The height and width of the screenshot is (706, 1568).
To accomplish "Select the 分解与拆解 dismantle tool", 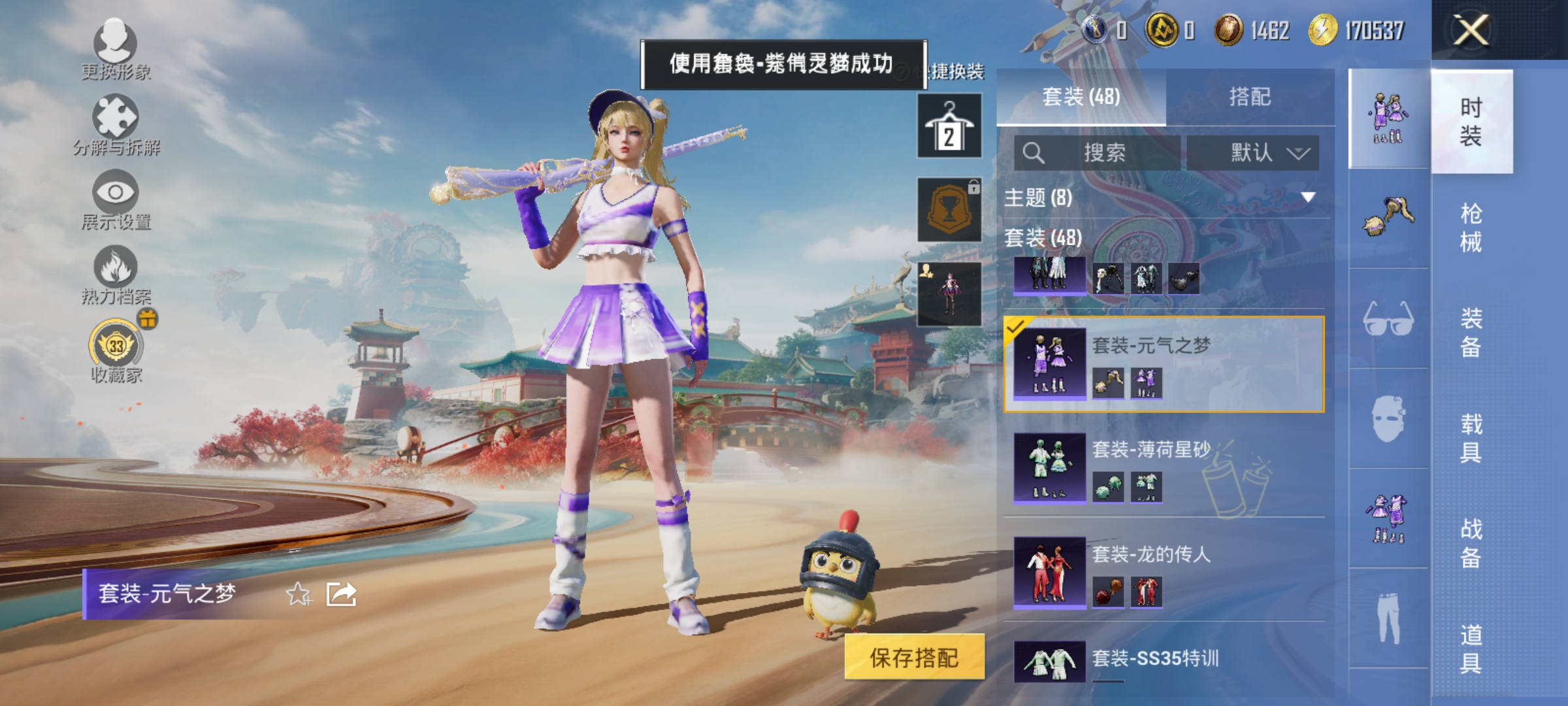I will [114, 121].
